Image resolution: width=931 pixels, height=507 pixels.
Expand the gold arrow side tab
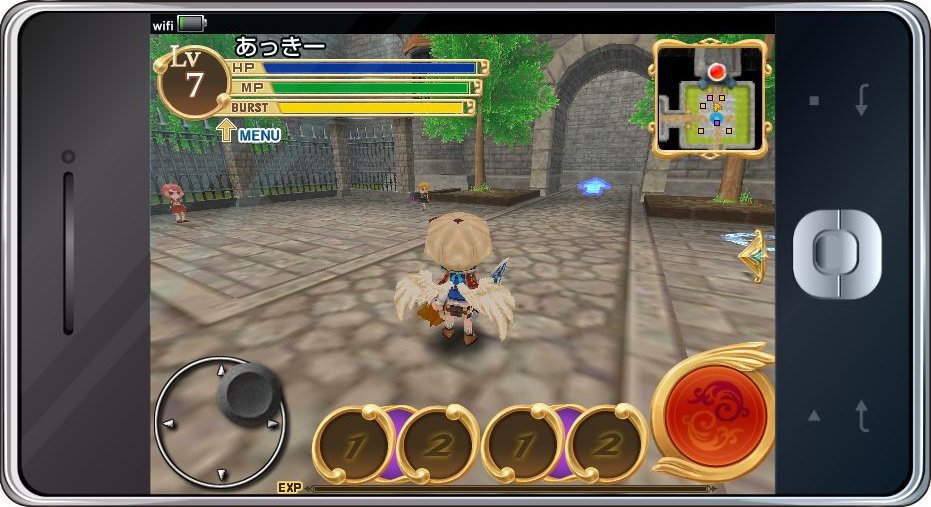click(756, 258)
